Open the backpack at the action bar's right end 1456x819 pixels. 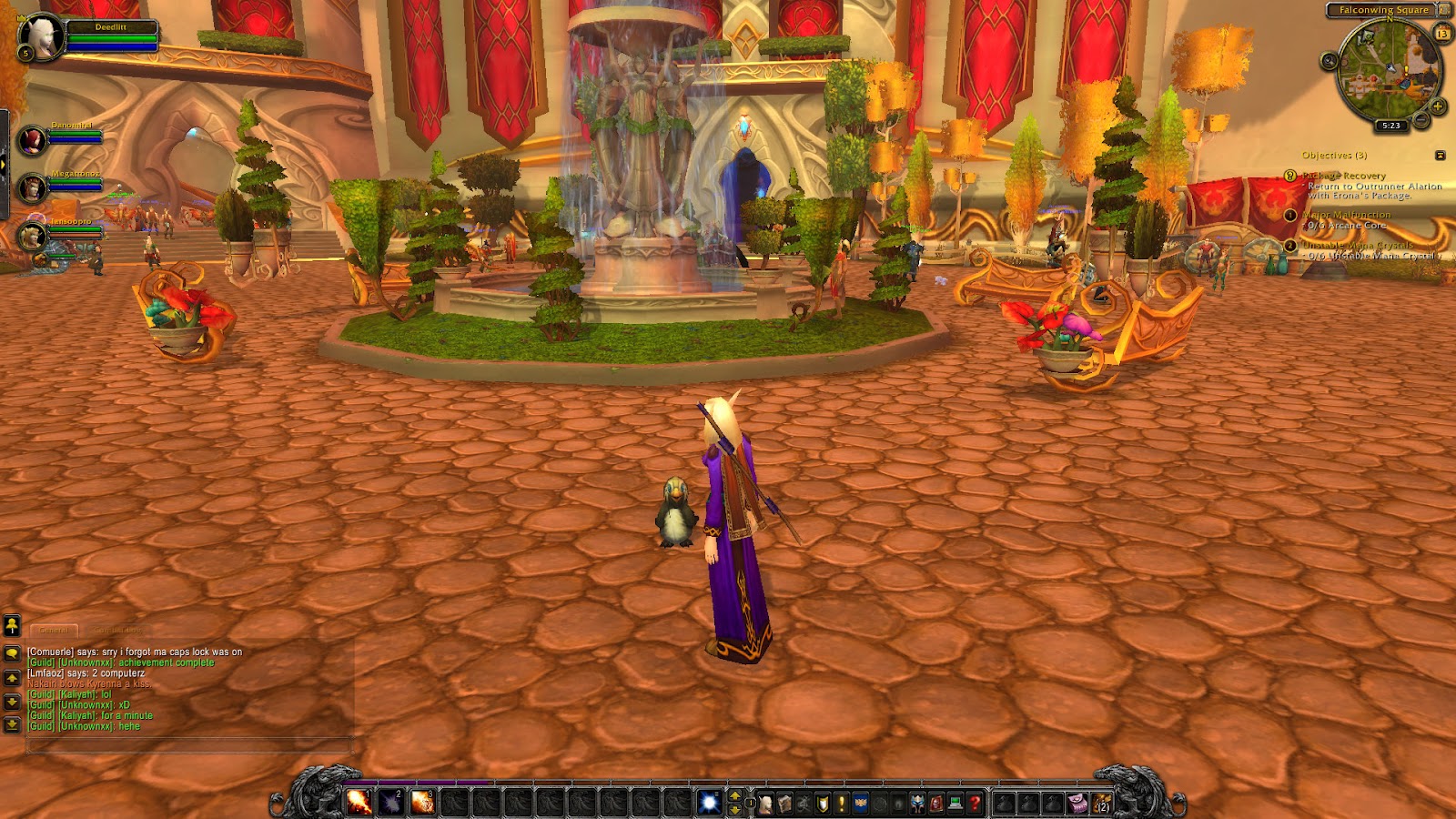[x=1103, y=804]
